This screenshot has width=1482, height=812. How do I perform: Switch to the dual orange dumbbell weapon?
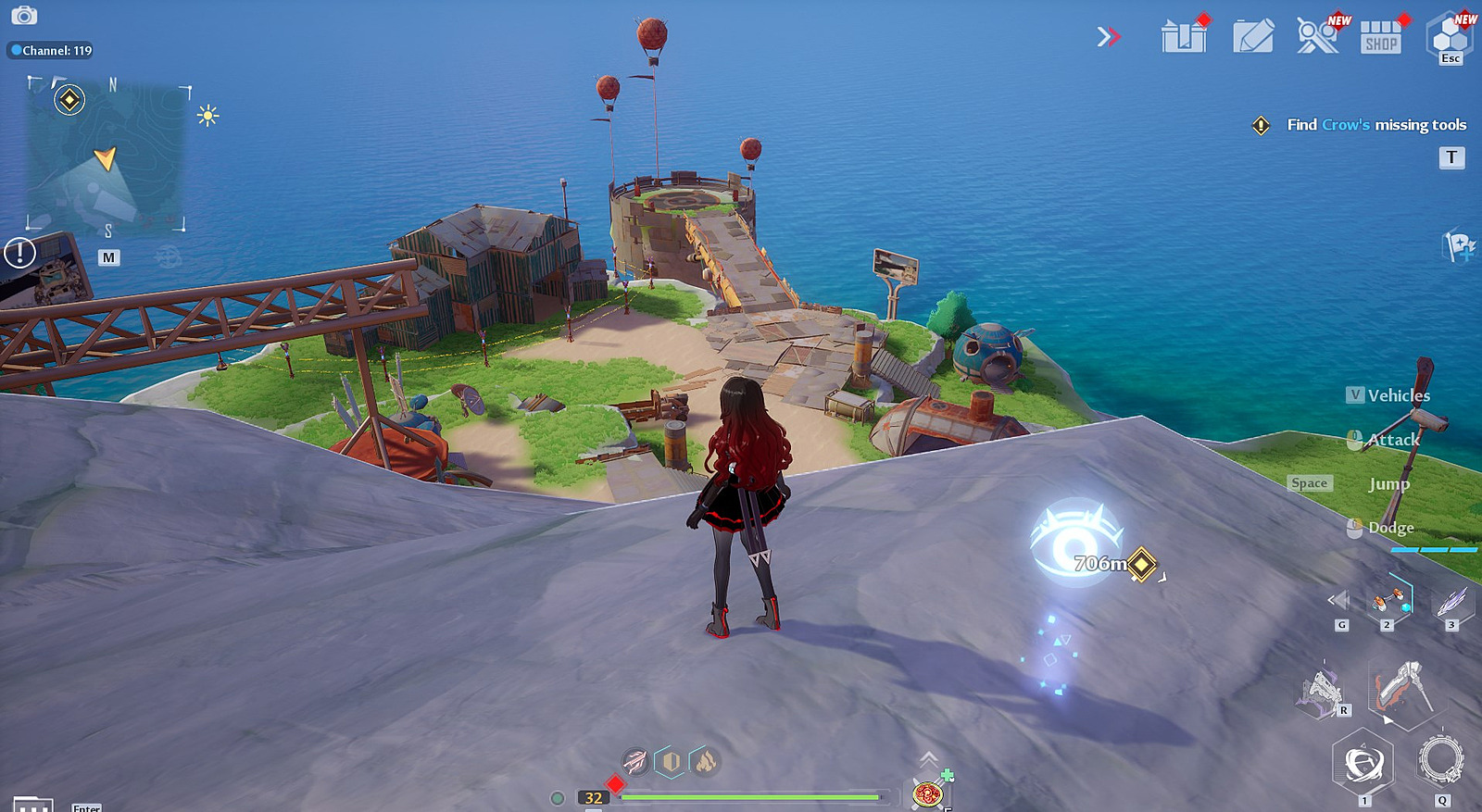click(1388, 602)
